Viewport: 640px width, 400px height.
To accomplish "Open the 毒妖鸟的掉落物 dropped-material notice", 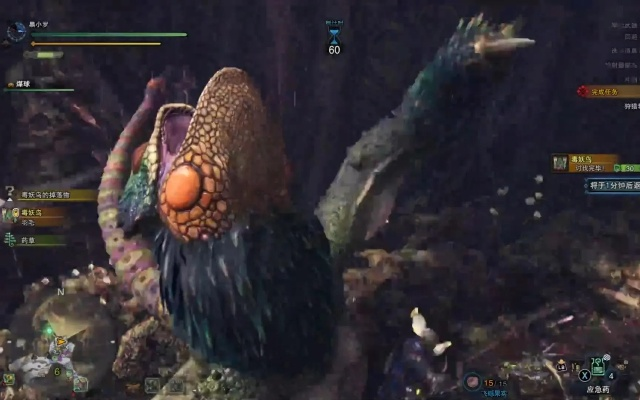I will (x=48, y=195).
